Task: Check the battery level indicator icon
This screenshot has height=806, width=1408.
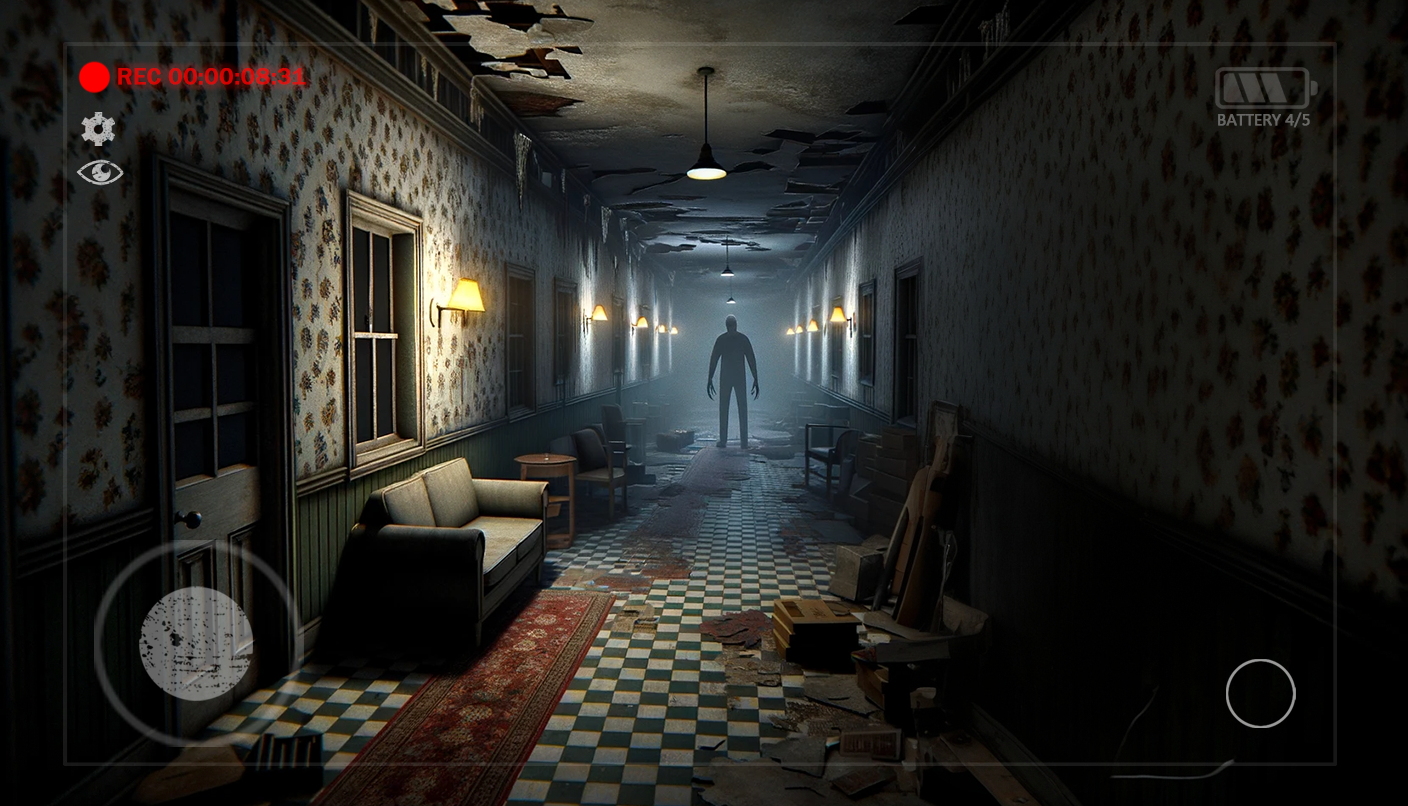Action: point(1262,87)
